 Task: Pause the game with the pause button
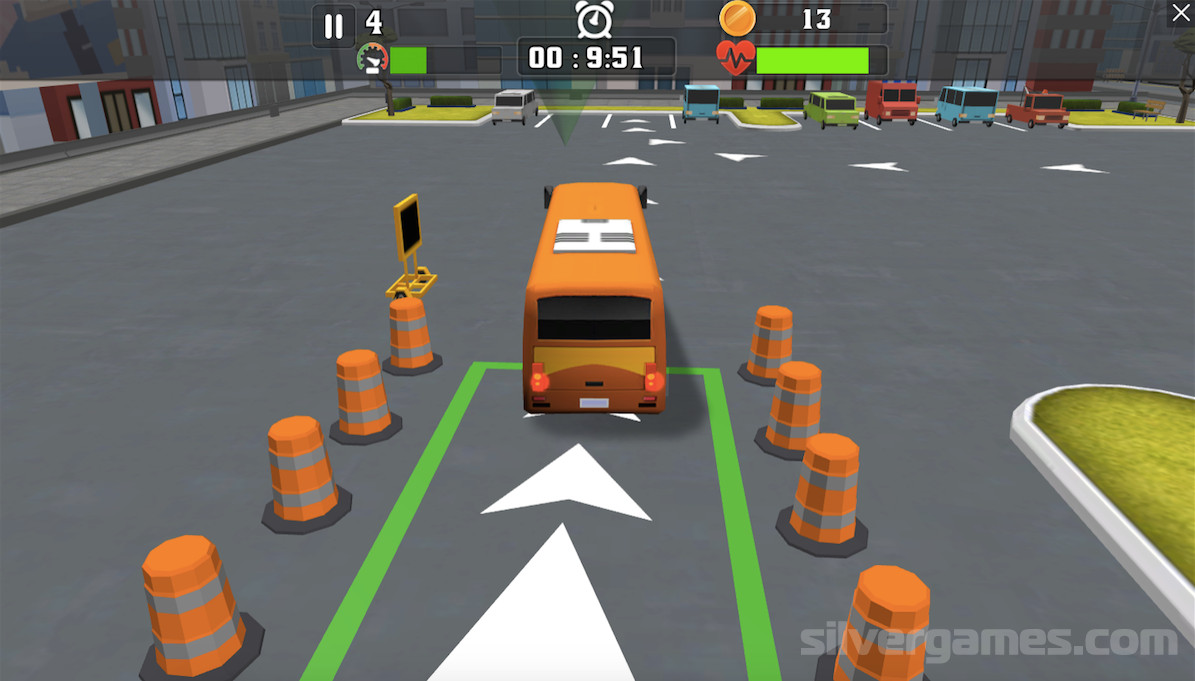[x=334, y=26]
